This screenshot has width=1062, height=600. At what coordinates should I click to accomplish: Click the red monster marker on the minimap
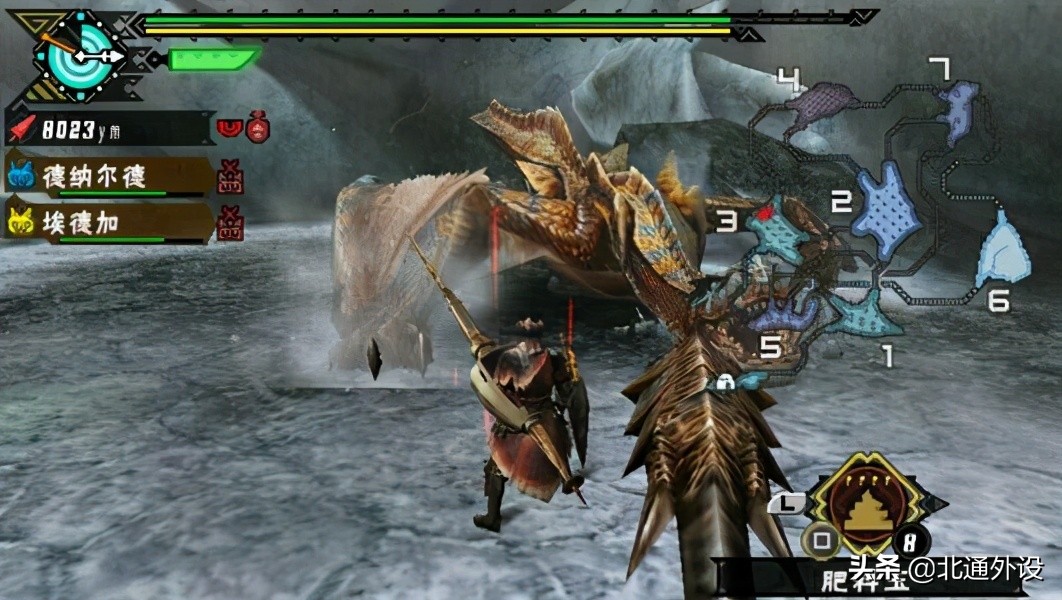[767, 212]
